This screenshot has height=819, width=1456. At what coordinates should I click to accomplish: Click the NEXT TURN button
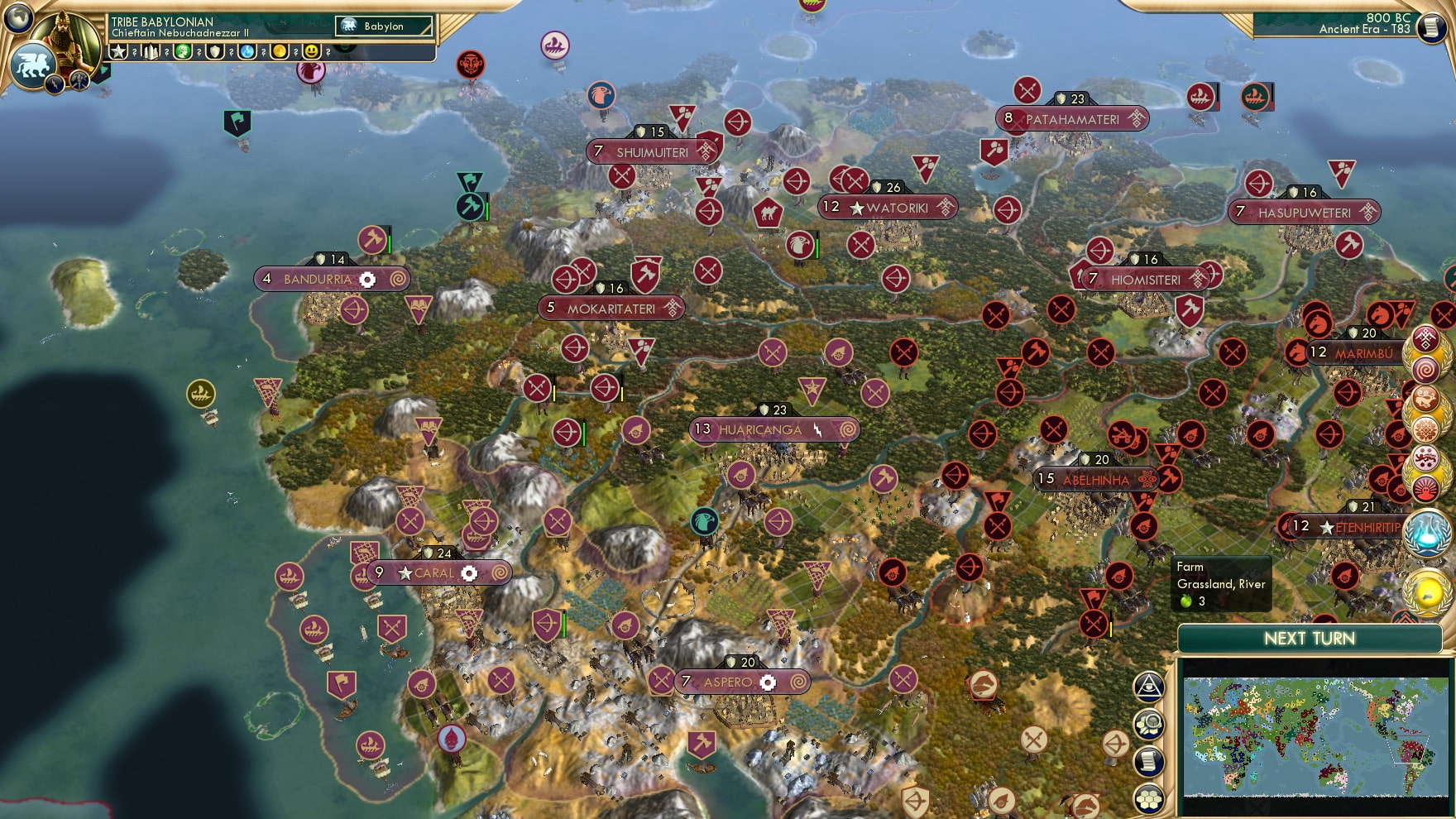[x=1310, y=639]
